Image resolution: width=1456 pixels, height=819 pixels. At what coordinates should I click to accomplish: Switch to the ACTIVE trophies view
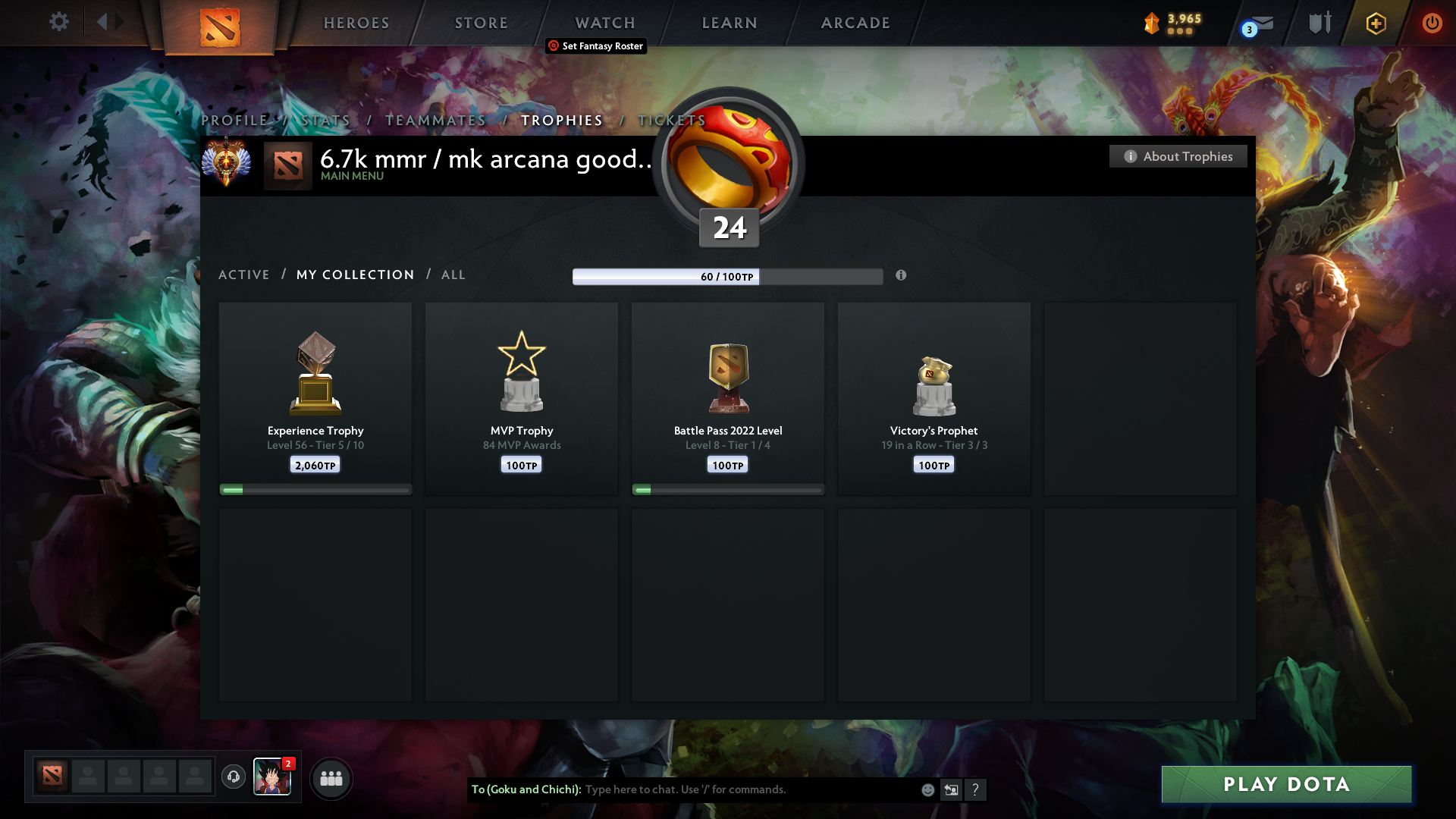pyautogui.click(x=244, y=275)
